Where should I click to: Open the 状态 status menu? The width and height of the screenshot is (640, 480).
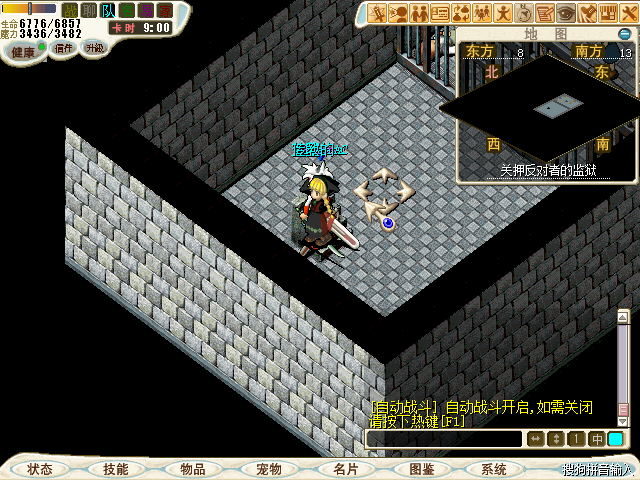[40, 469]
